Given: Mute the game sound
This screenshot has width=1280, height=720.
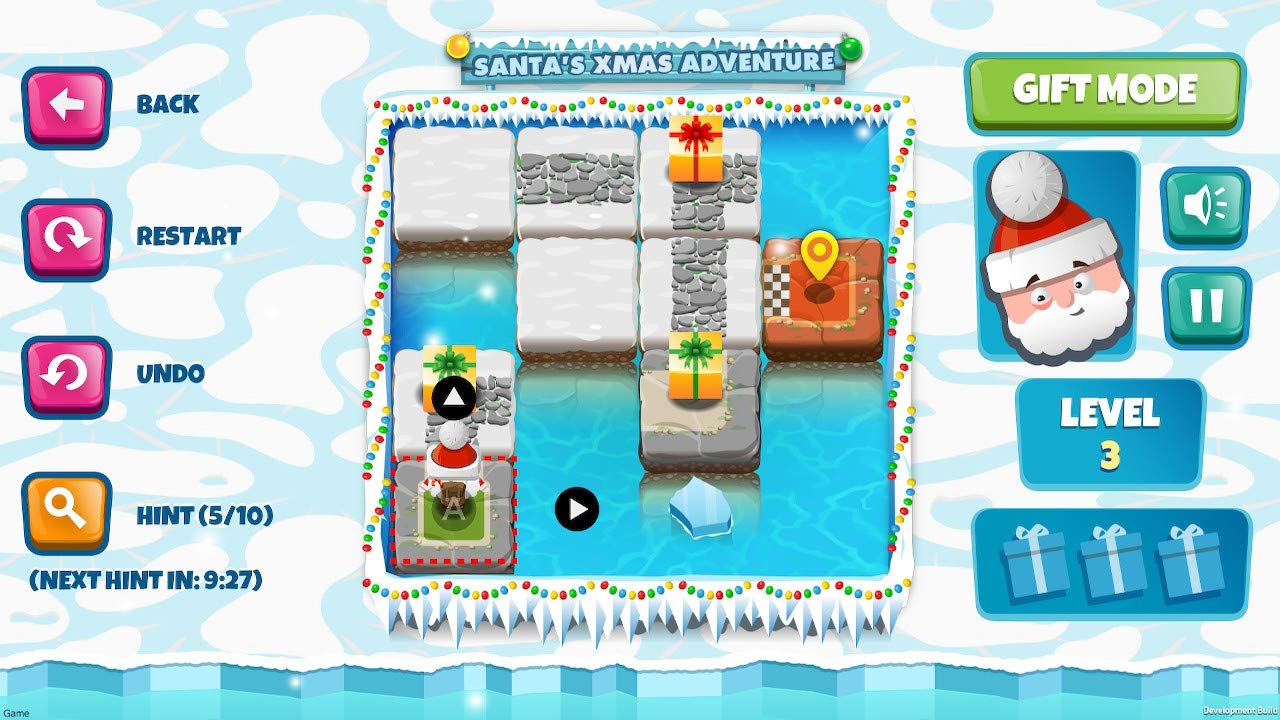Looking at the screenshot, I should point(1204,207).
